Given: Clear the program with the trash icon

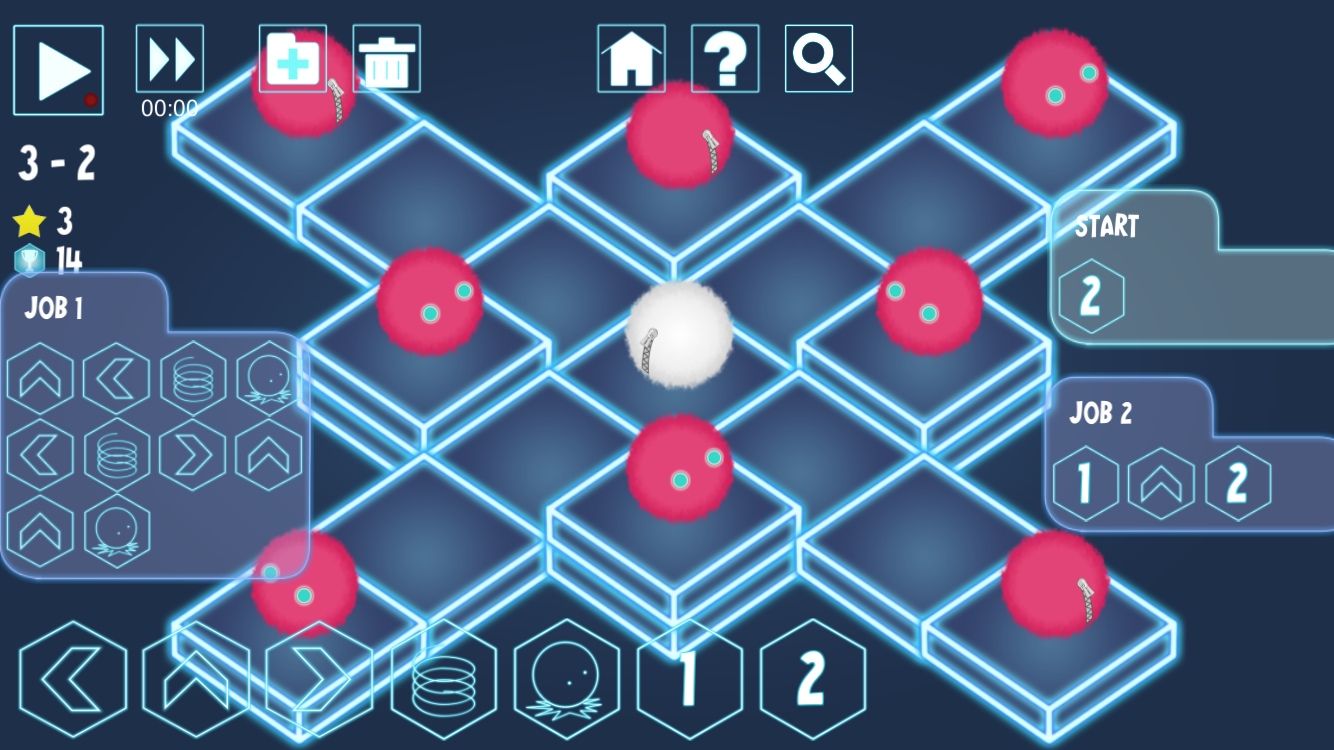Looking at the screenshot, I should click(387, 58).
